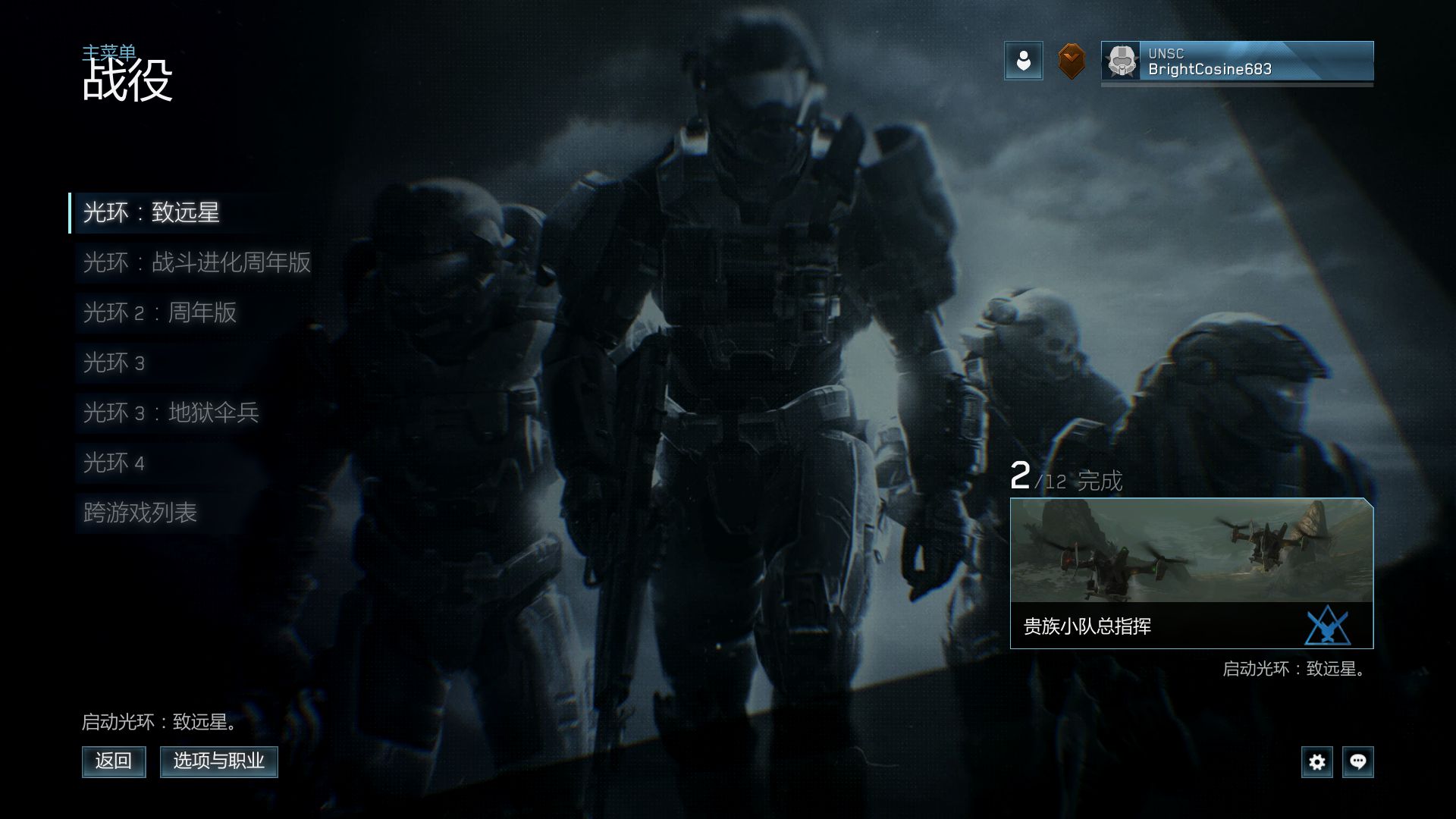The image size is (1456, 819).
Task: Click the orange rank badge icon
Action: [1071, 61]
